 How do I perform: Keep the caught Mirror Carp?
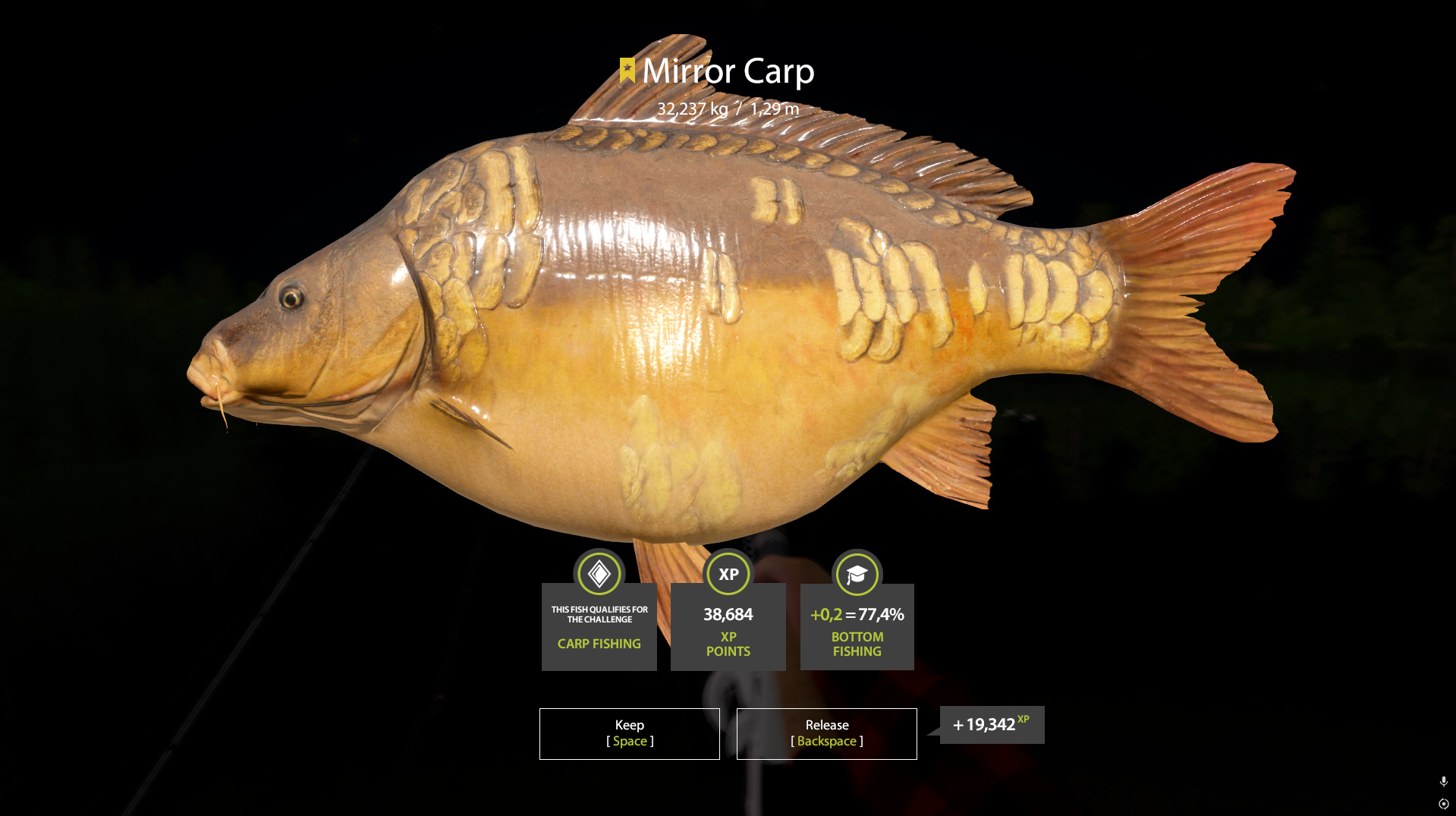[629, 733]
